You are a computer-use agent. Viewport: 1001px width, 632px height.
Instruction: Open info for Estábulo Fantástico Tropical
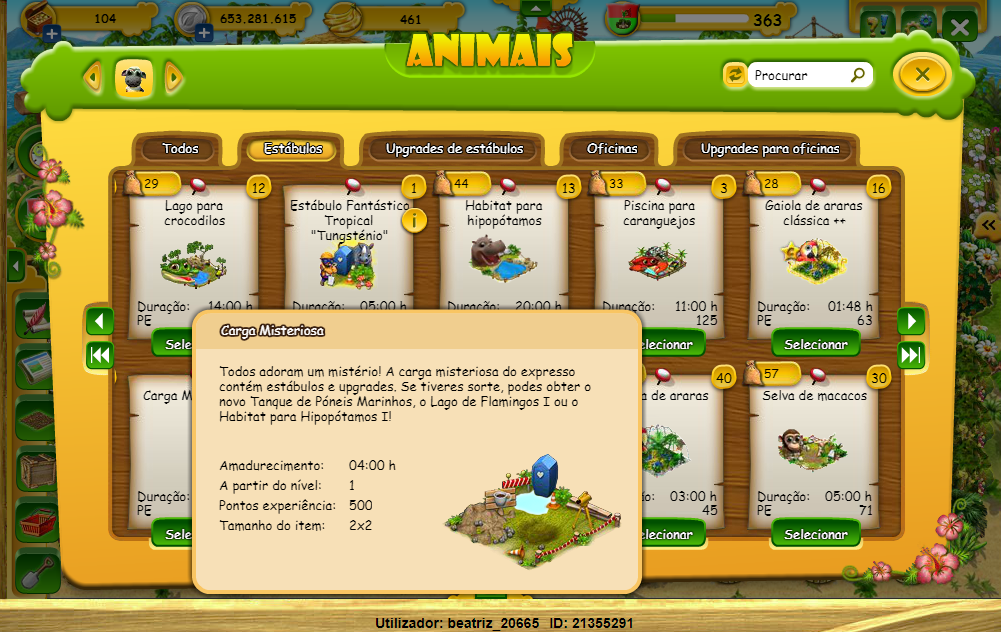tap(413, 220)
